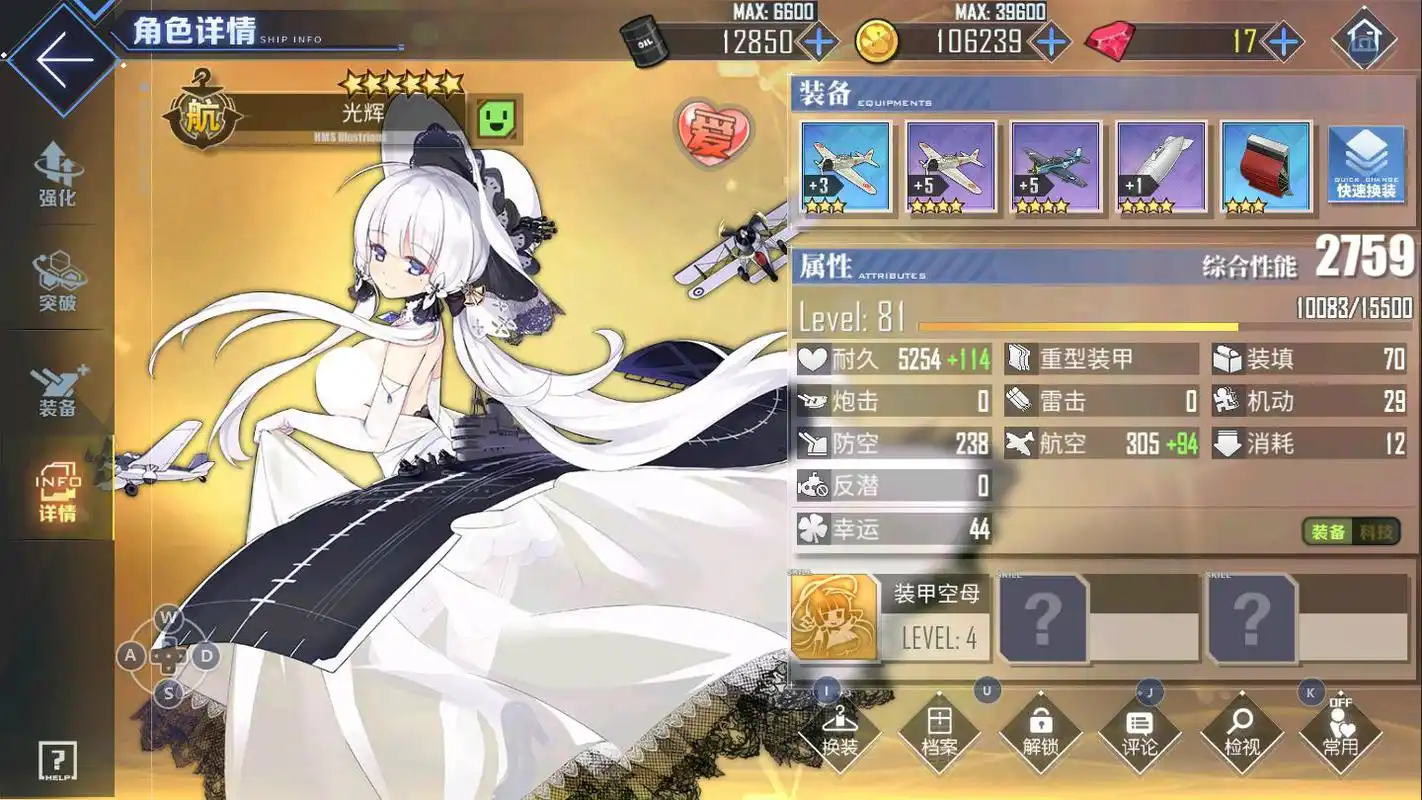
Task: Select the red cargo equipment slot
Action: pyautogui.click(x=1265, y=167)
